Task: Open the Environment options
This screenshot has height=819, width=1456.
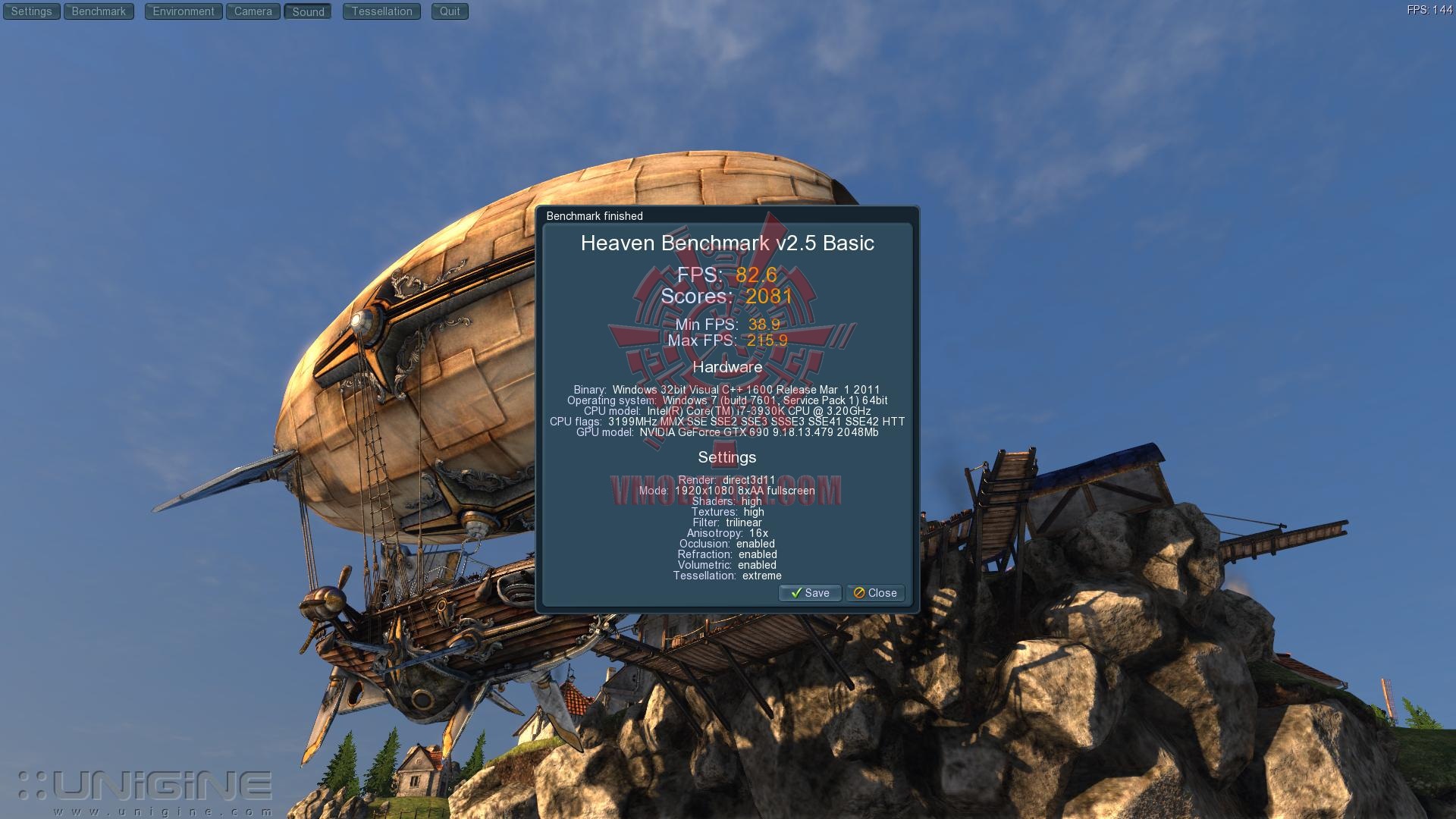Action: click(184, 11)
